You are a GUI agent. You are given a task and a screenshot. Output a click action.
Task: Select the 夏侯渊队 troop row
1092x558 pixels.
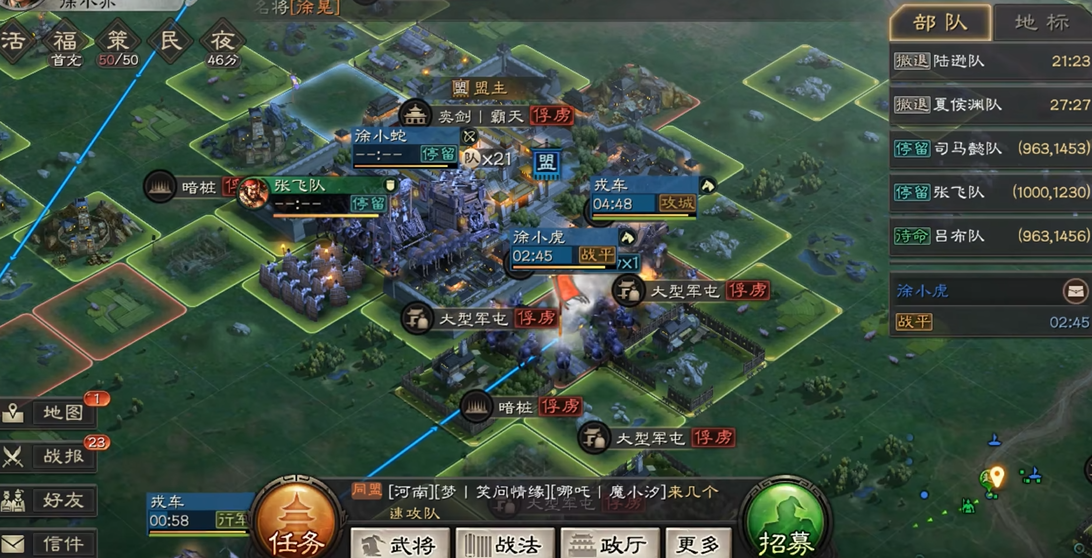tap(990, 105)
